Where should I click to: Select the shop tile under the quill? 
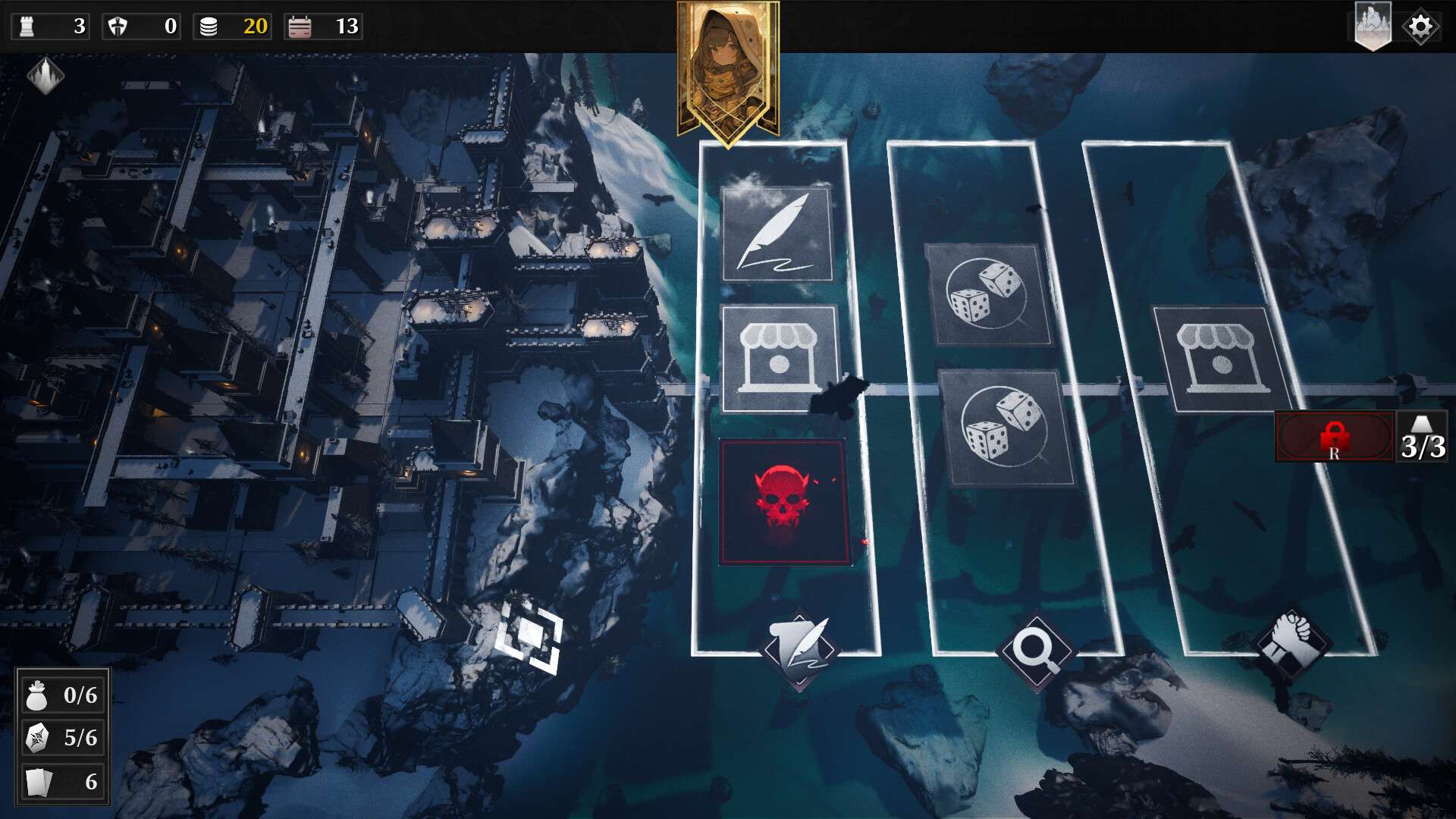point(780,359)
